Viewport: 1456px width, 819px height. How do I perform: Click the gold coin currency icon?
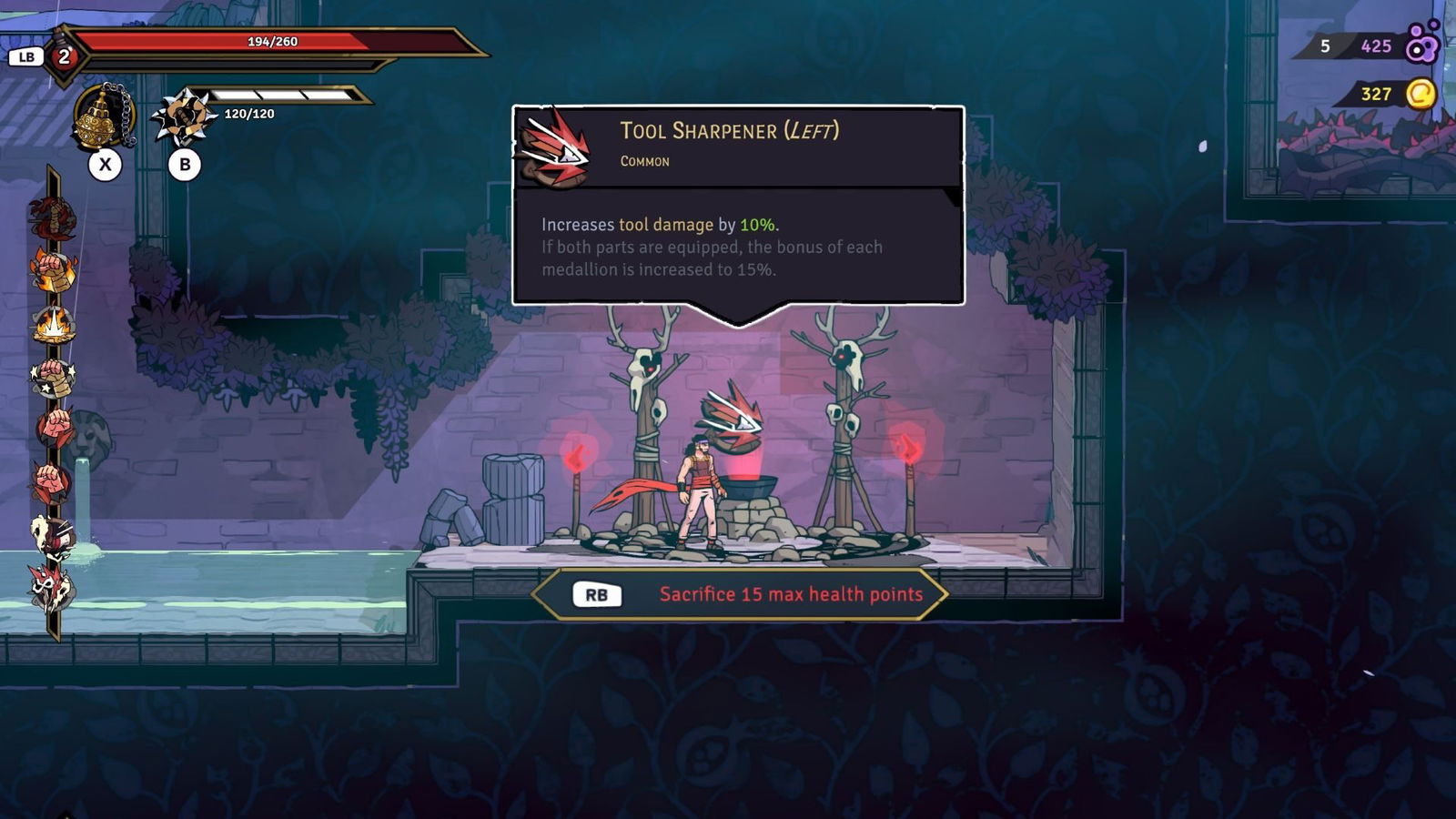pos(1421,94)
